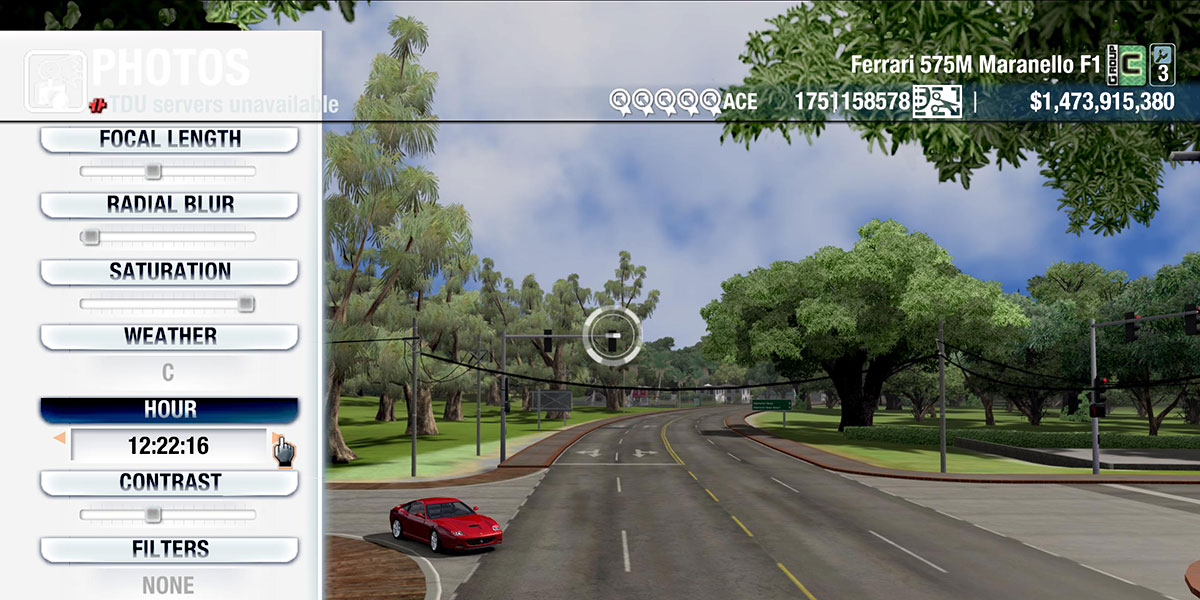Click the Radial Blur slider handle

tap(90, 237)
